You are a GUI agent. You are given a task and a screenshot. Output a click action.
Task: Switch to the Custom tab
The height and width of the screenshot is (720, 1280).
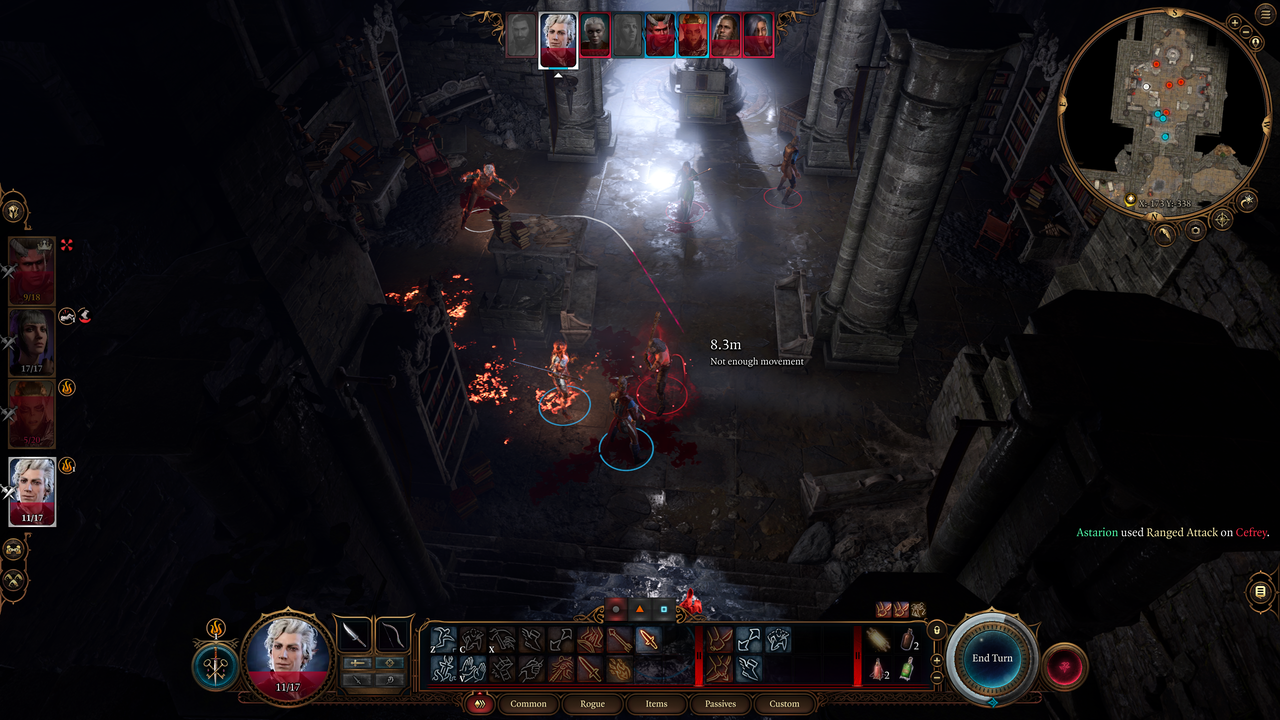coord(784,703)
